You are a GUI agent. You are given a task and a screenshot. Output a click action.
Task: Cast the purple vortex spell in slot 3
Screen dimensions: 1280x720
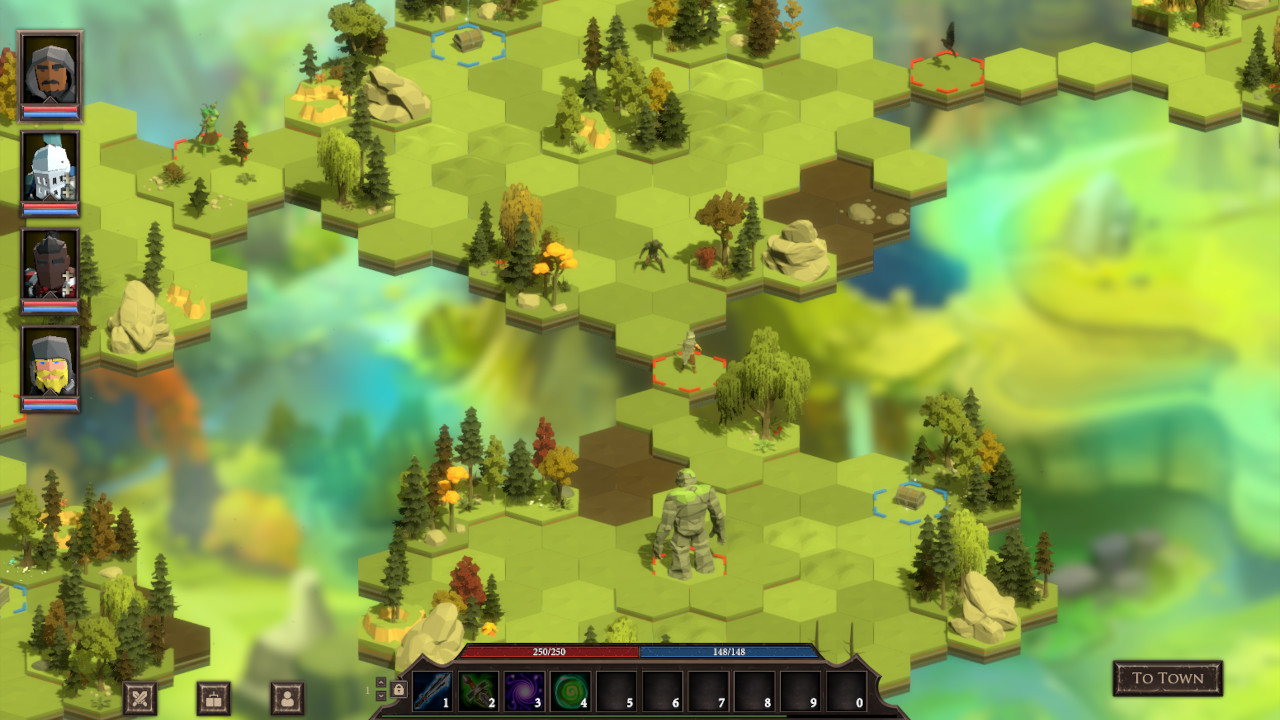pyautogui.click(x=524, y=690)
